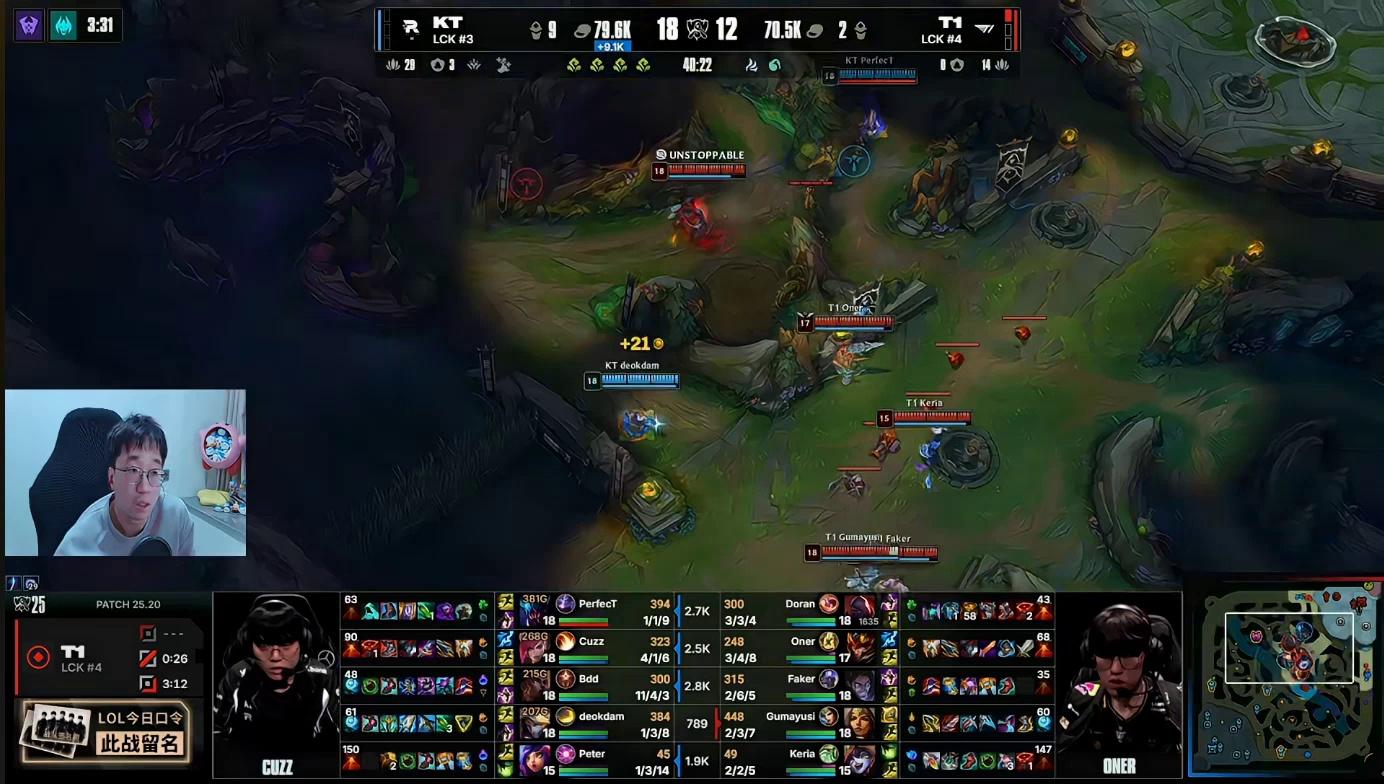1384x784 pixels.
Task: Select Cuzz's champion portrait in the scoreboard
Action: pyautogui.click(x=534, y=648)
